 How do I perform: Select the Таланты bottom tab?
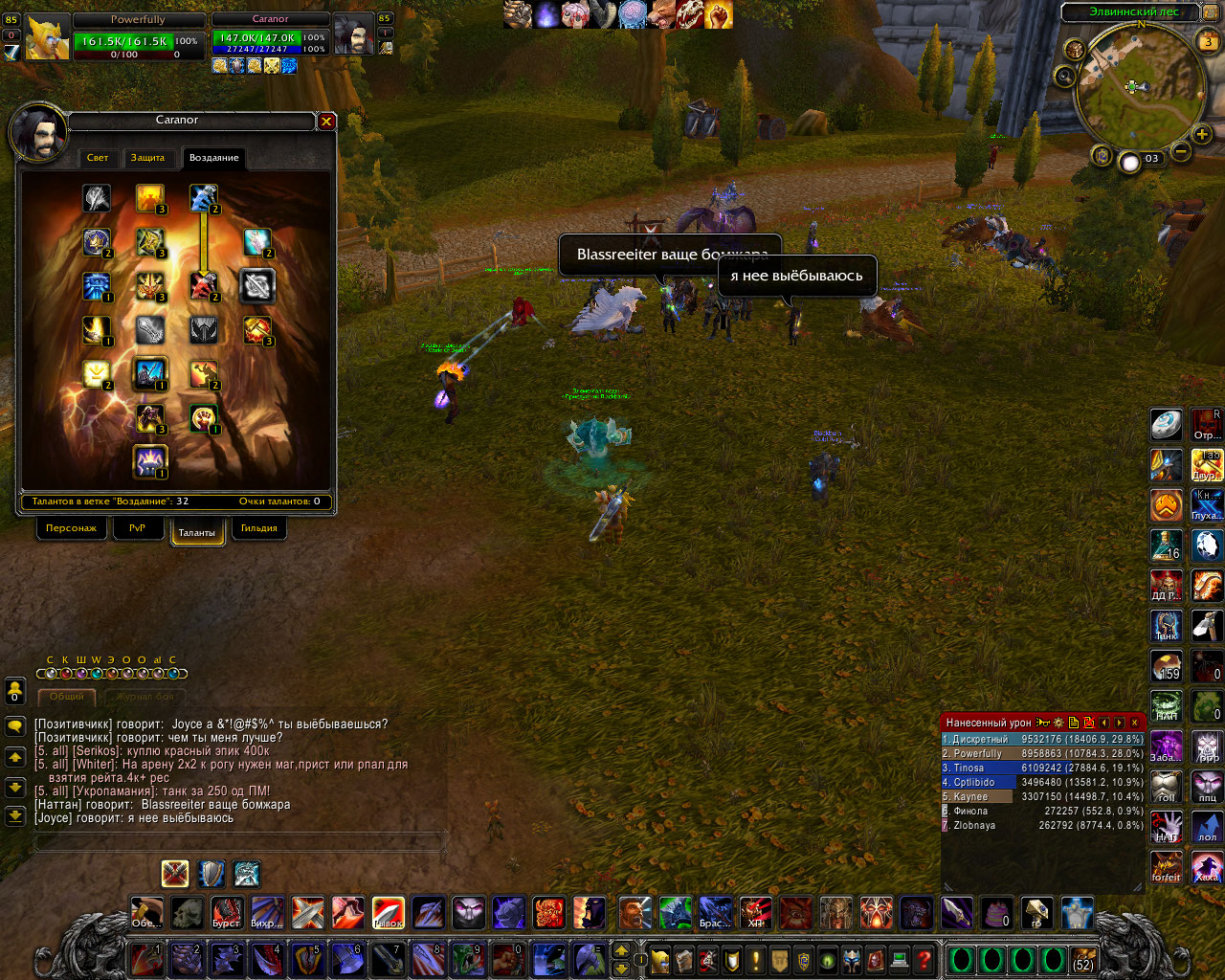coord(197,532)
